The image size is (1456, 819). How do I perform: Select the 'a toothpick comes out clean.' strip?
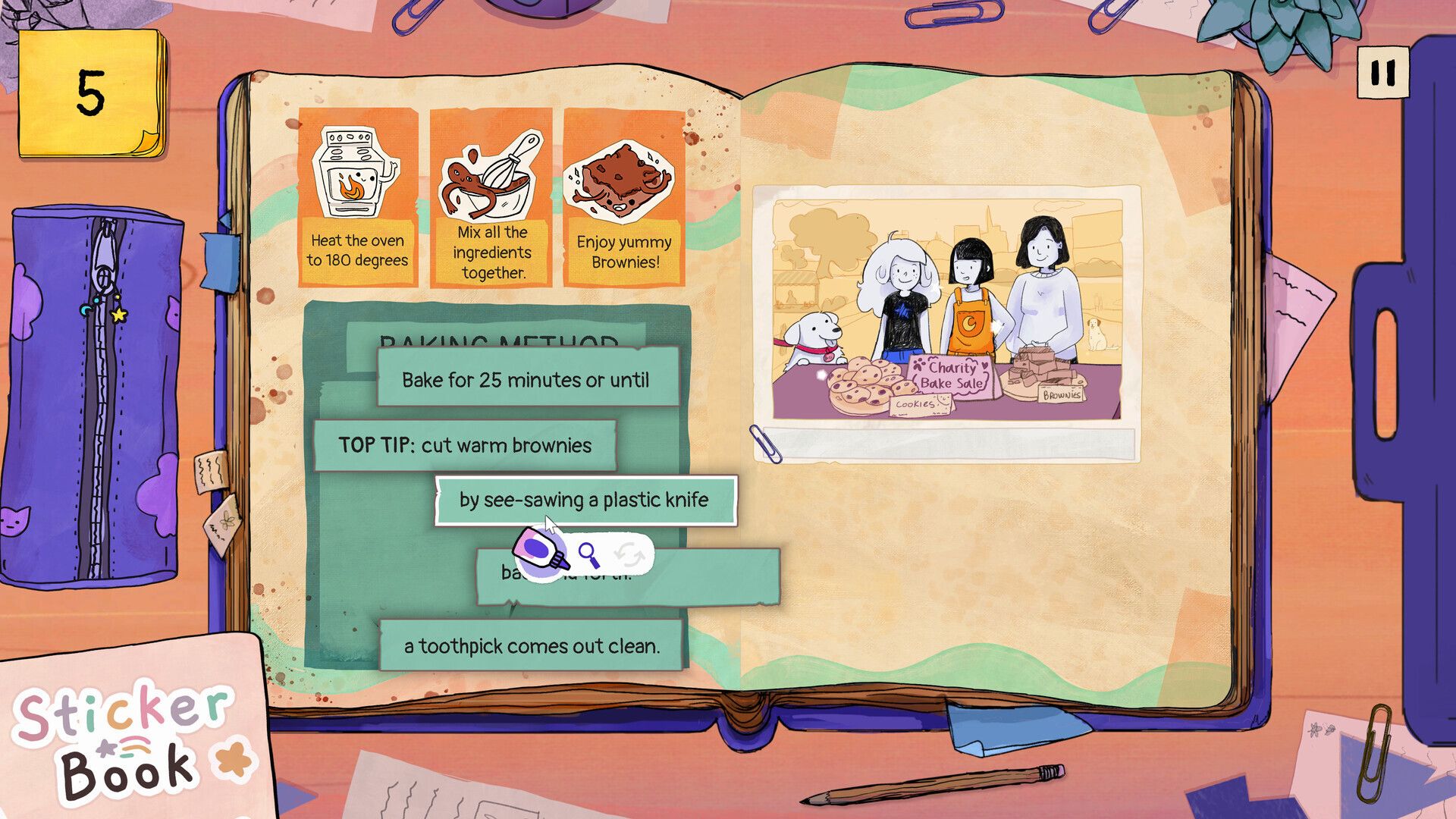532,646
